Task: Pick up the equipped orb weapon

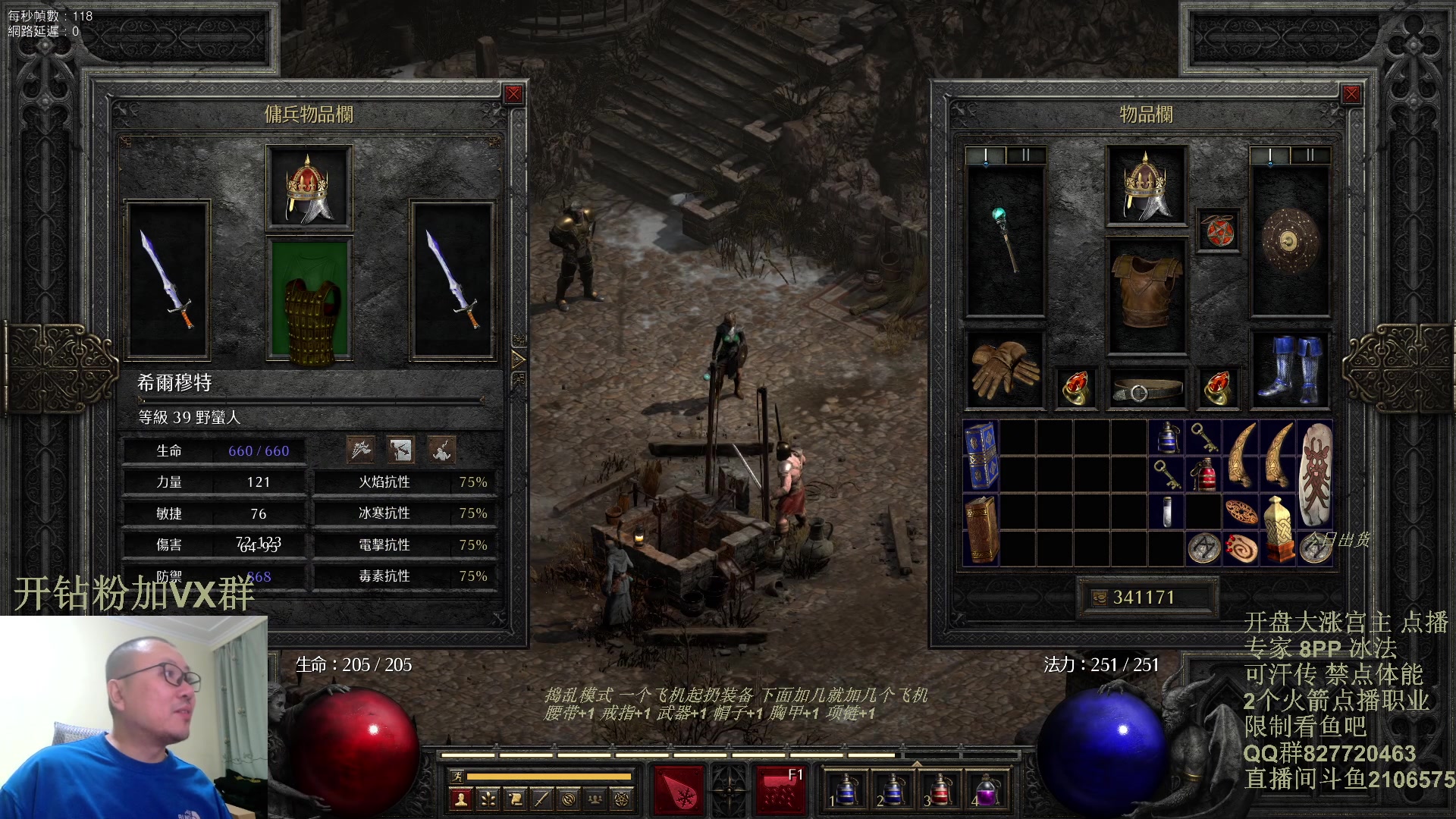Action: (1006, 240)
